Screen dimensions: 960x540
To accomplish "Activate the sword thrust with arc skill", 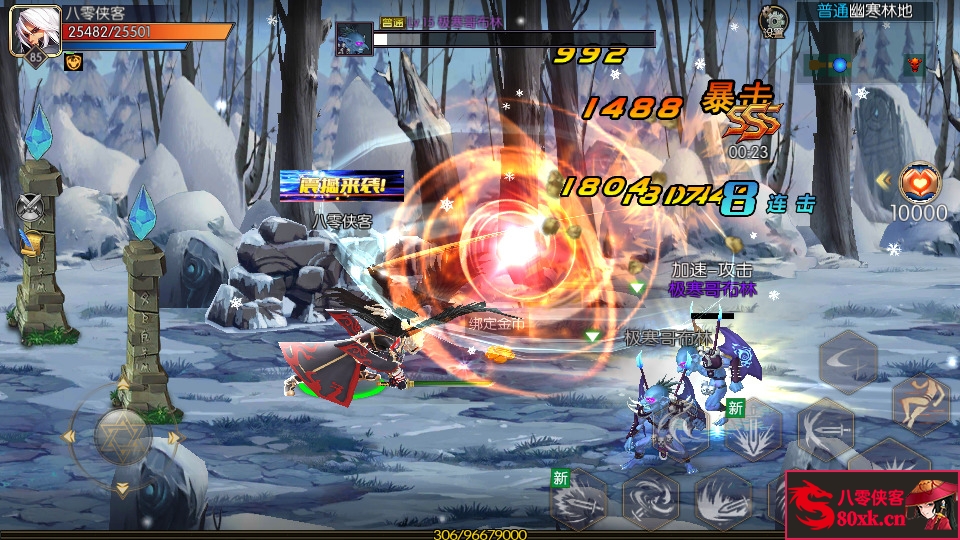I will [825, 430].
